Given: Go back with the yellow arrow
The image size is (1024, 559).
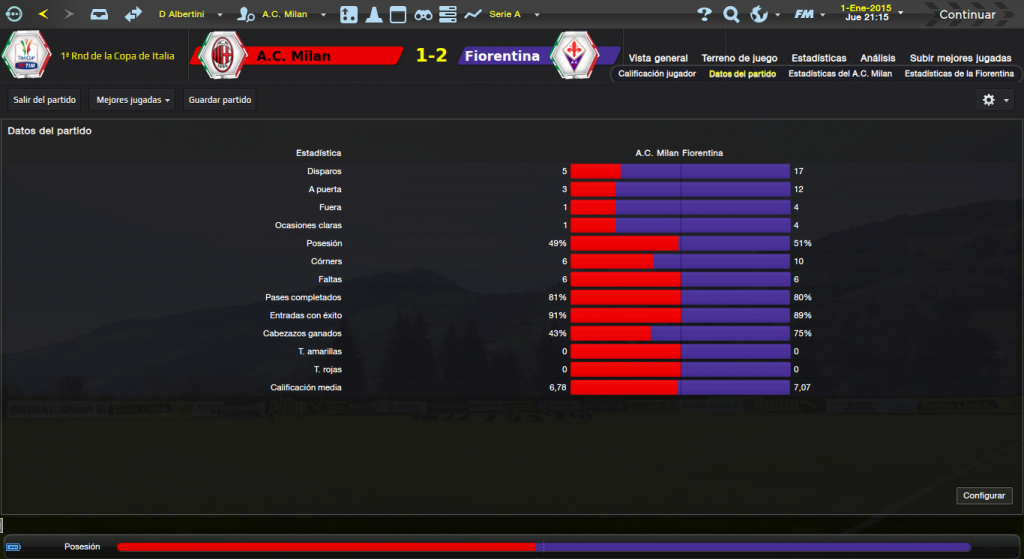Looking at the screenshot, I should pyautogui.click(x=43, y=15).
